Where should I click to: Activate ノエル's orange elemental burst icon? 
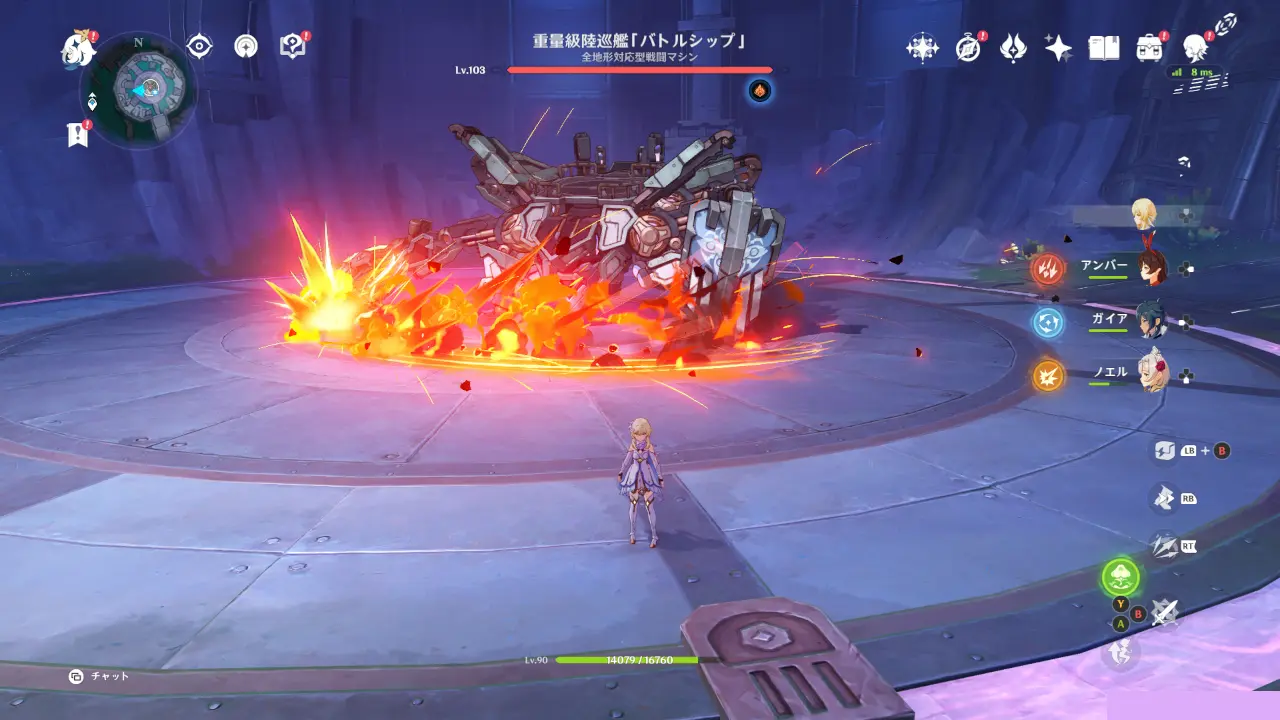tap(1048, 375)
